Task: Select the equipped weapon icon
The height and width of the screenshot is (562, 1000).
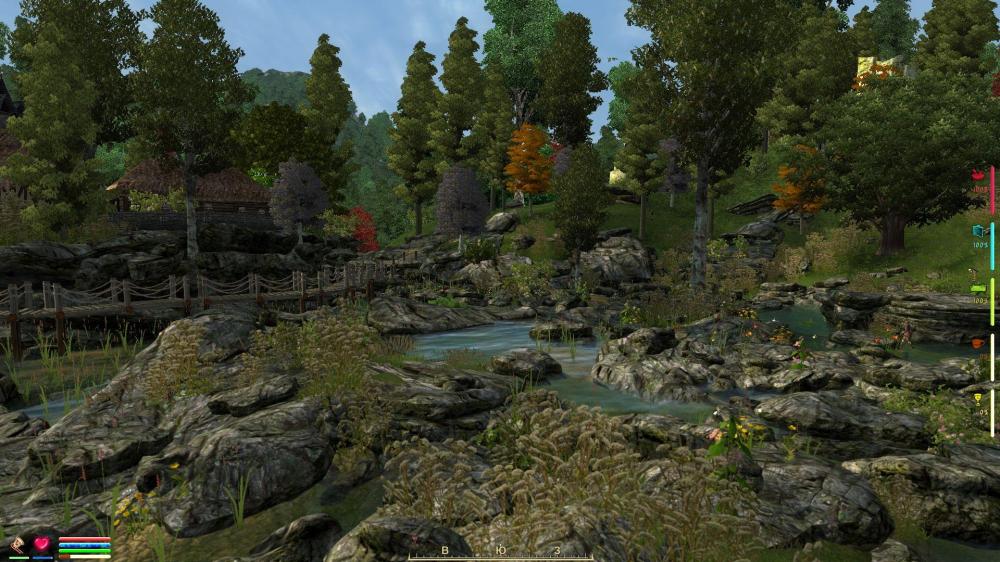Action: pos(18,545)
